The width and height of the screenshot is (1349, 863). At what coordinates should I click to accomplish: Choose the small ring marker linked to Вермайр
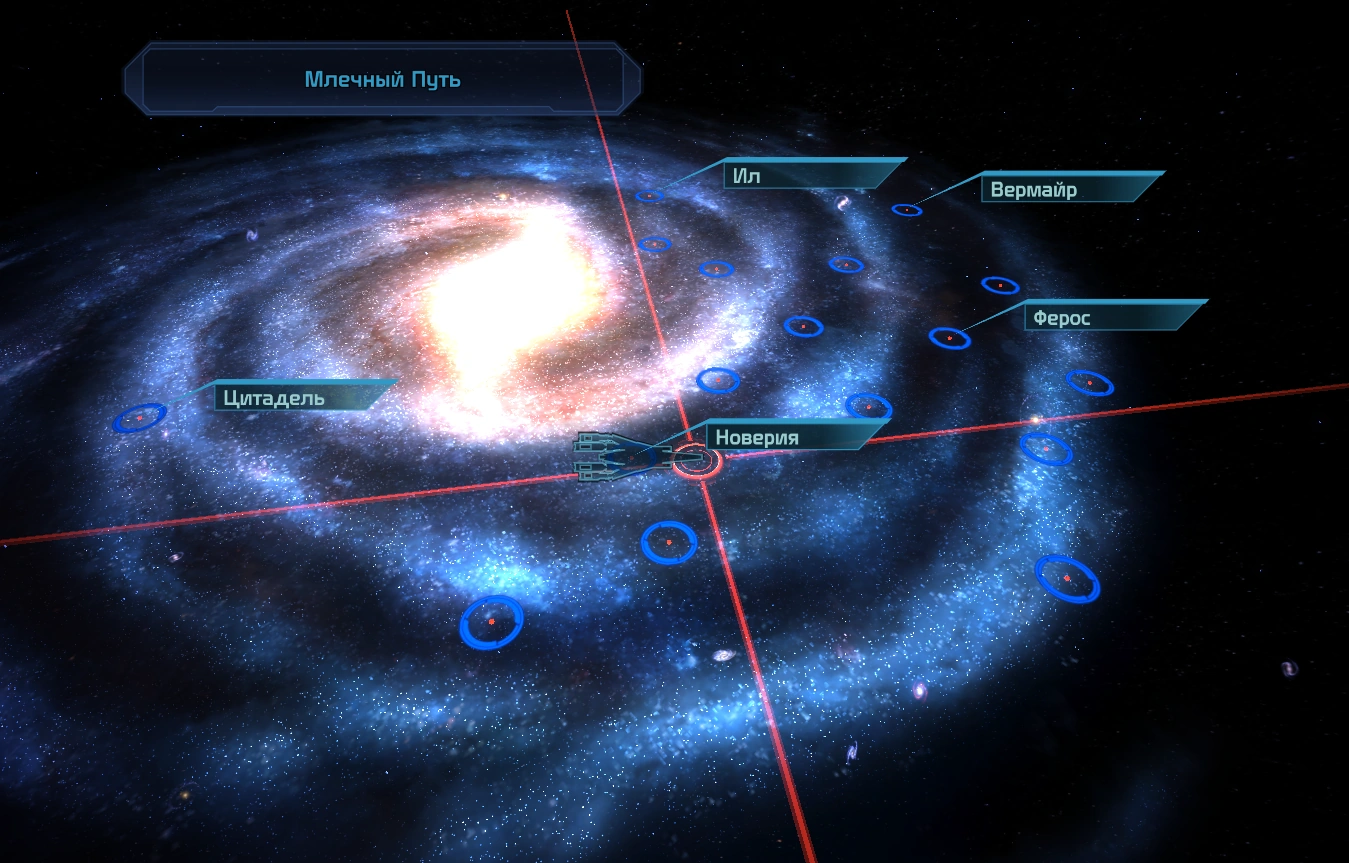tap(906, 210)
